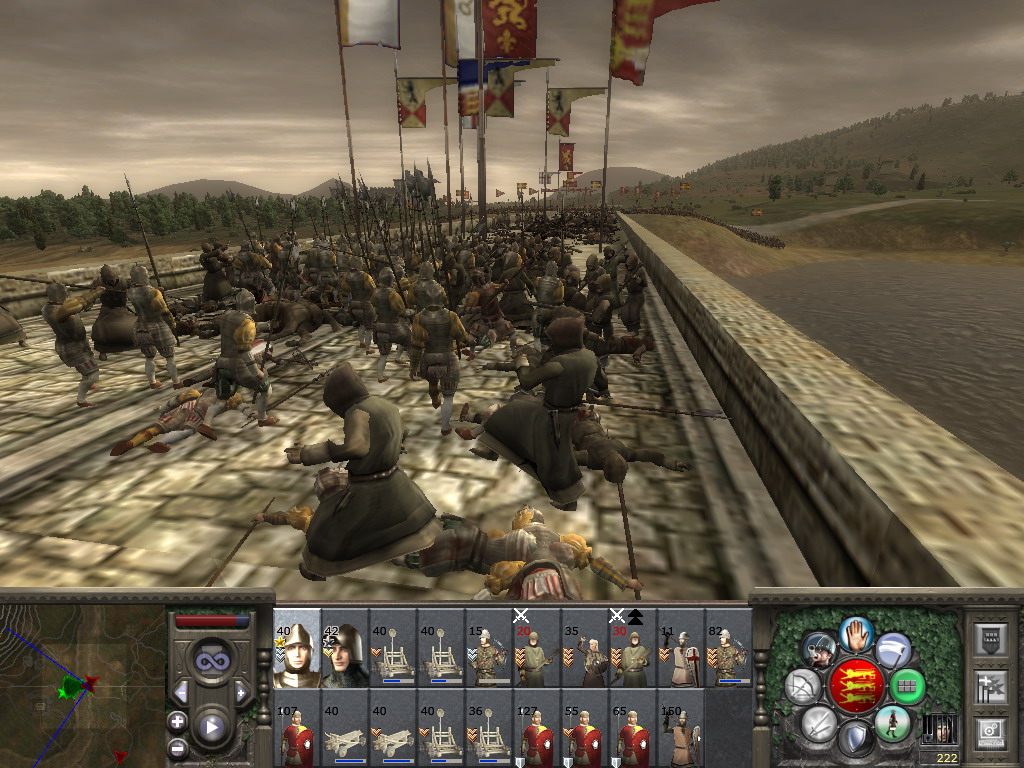
Task: Zoom out the minimap with minus button
Action: point(178,746)
